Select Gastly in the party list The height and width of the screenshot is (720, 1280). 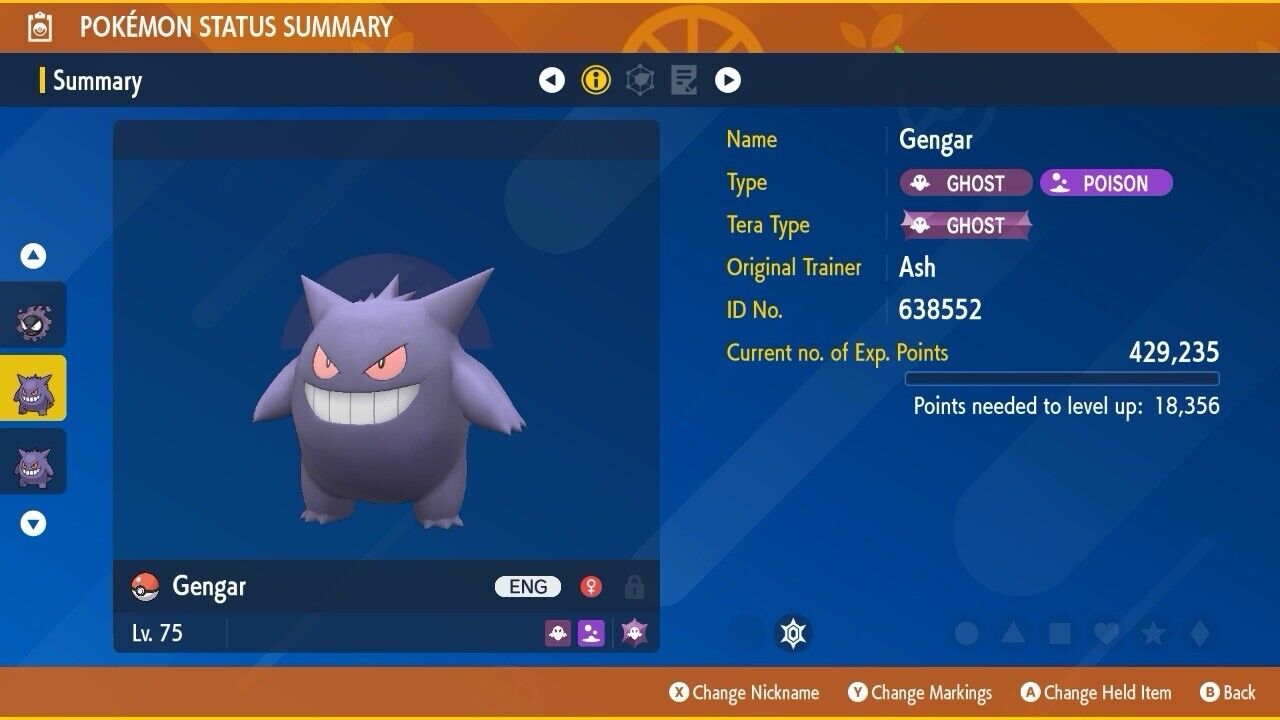(x=33, y=319)
